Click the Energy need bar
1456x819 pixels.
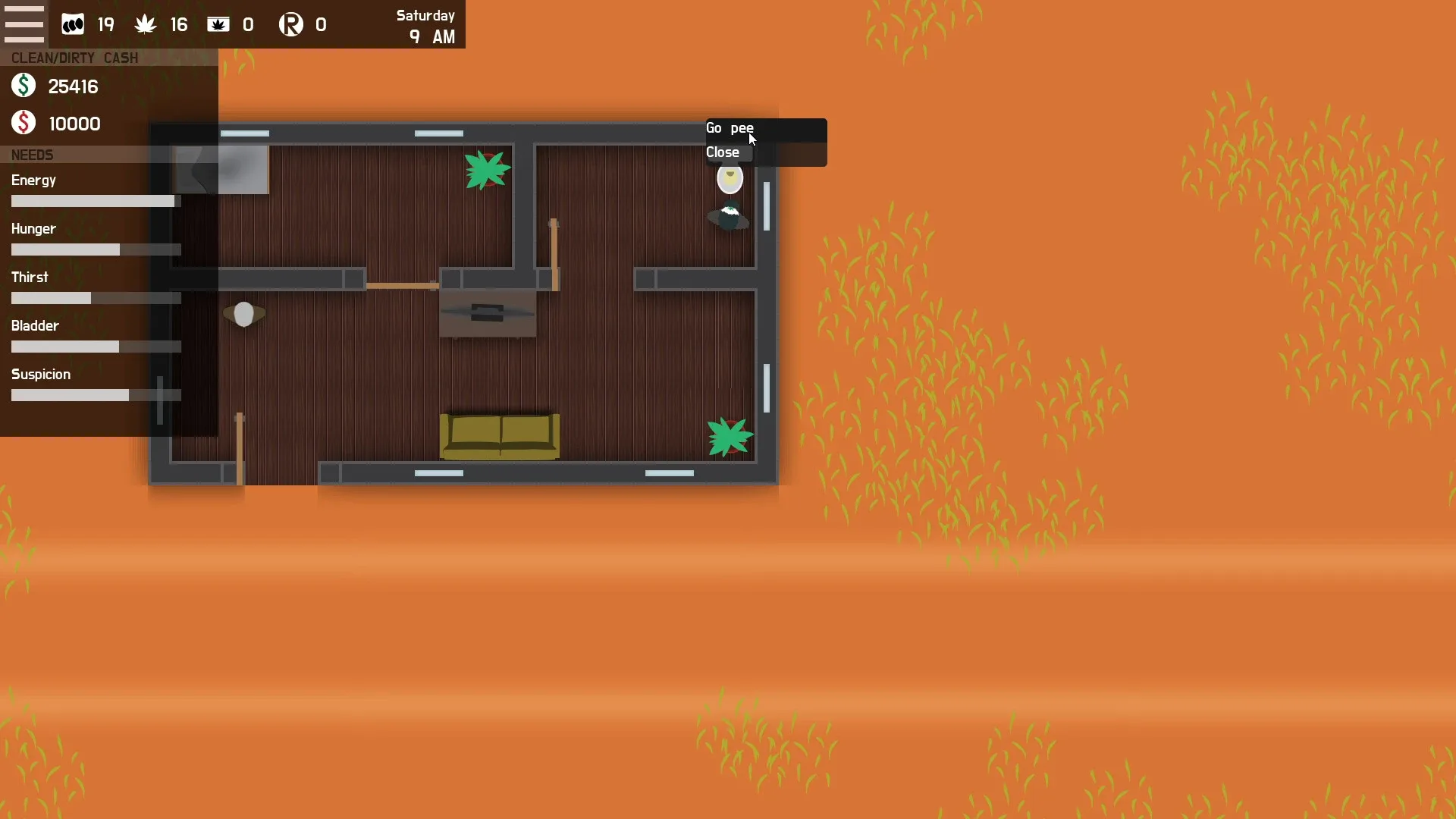point(94,201)
